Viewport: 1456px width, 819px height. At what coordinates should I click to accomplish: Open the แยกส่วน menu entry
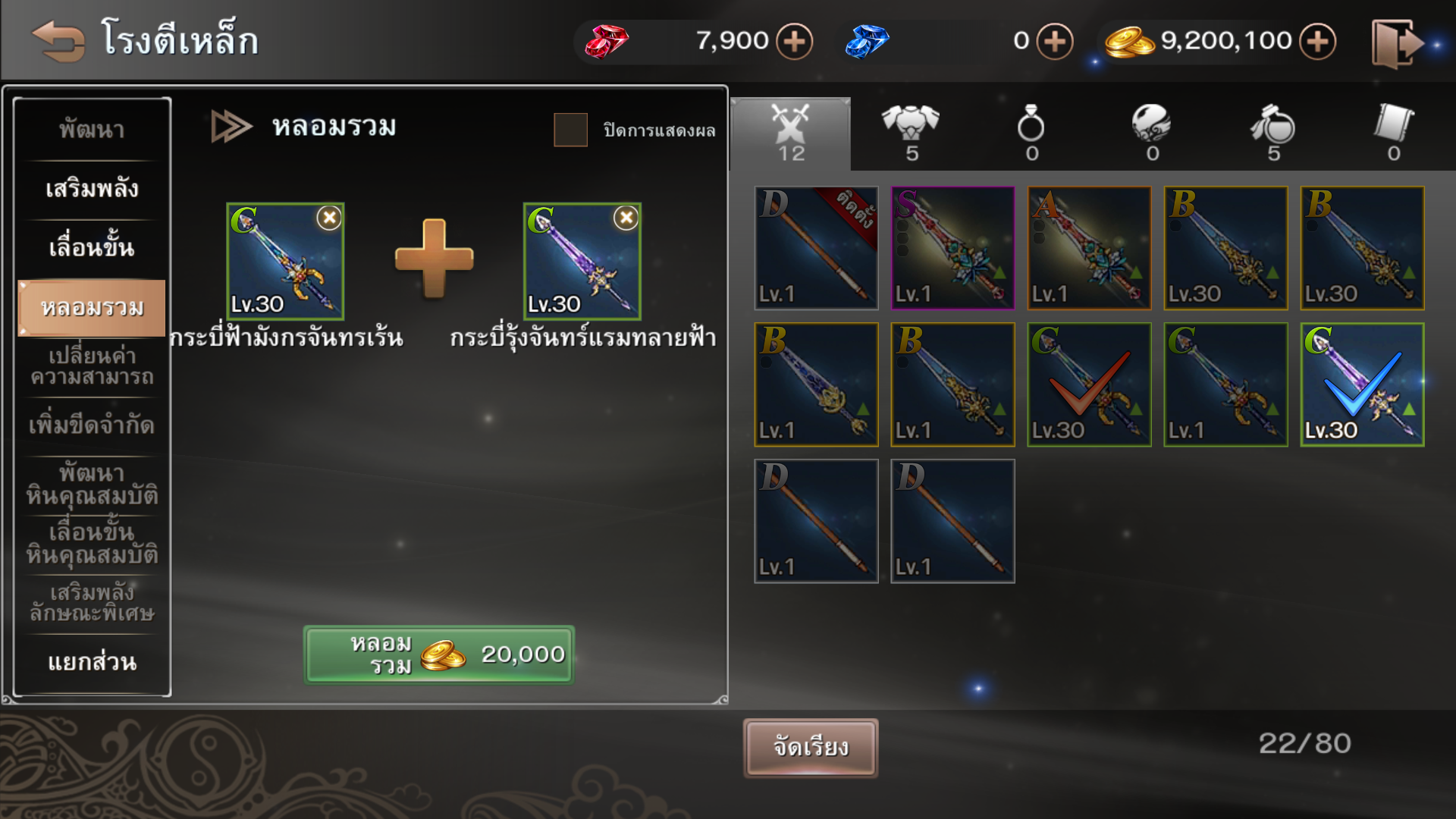click(x=92, y=662)
